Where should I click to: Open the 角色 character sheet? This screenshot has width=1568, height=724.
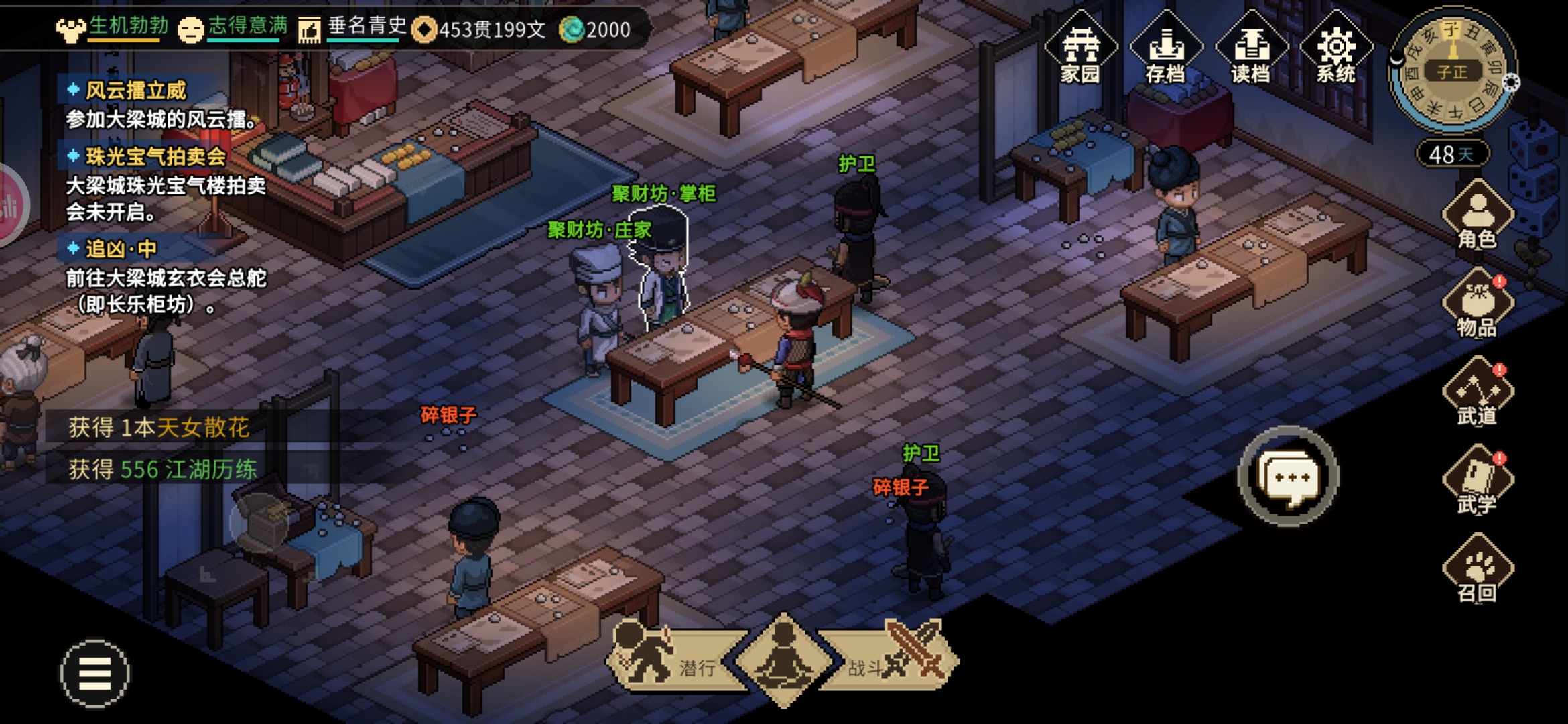[x=1478, y=216]
